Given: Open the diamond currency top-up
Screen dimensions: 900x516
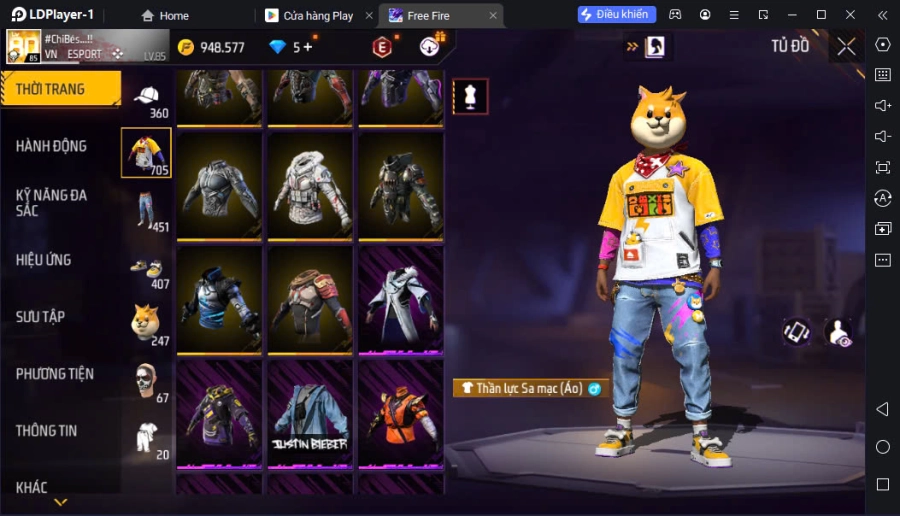Looking at the screenshot, I should 292,47.
